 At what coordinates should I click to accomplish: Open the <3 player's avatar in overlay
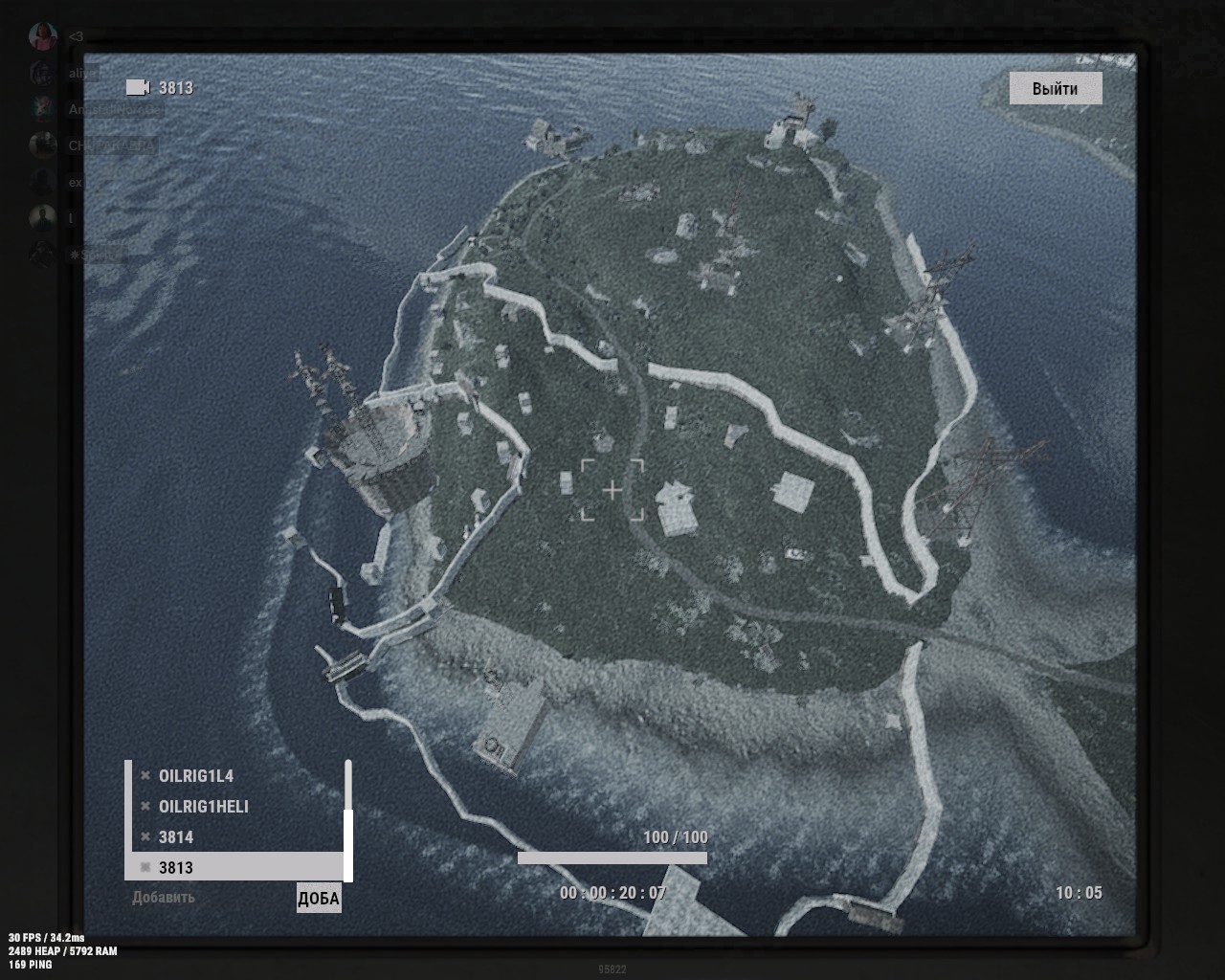click(42, 36)
